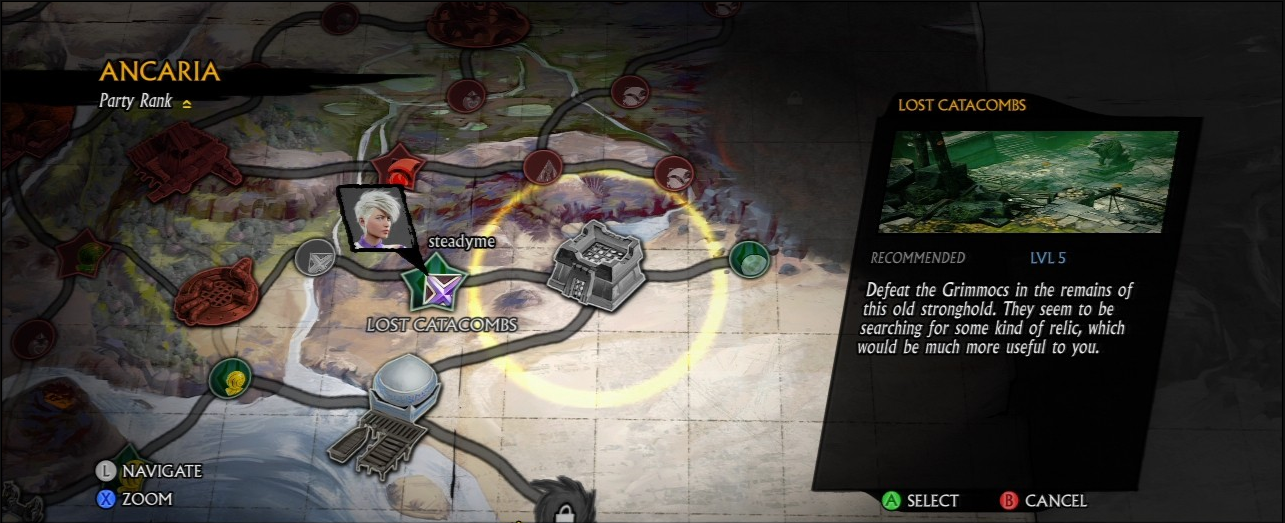This screenshot has width=1285, height=523.
Task: Select the red pagoda fortress map node
Action: (185, 159)
